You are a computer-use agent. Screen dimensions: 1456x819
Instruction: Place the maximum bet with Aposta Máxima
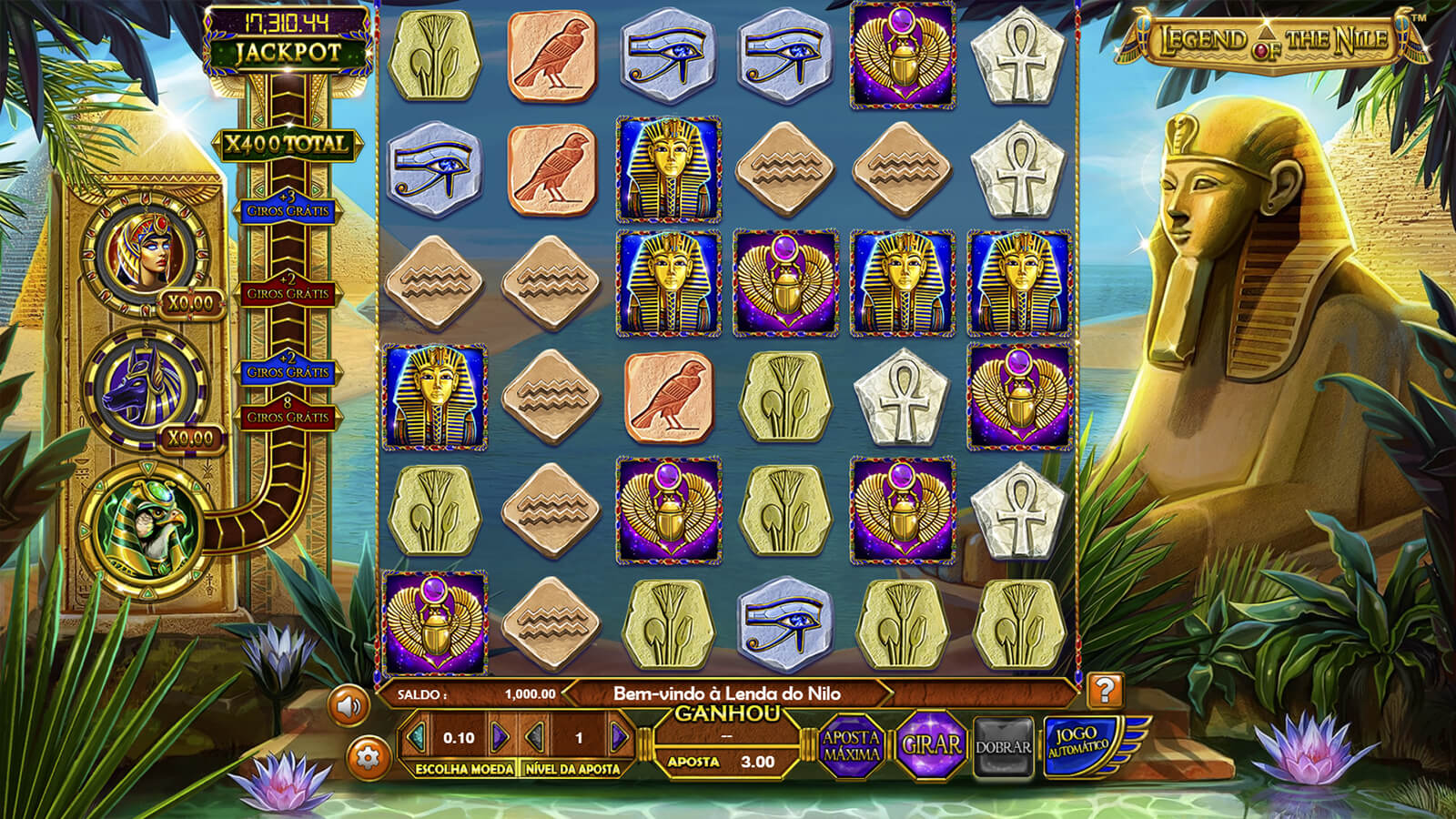pos(851,746)
